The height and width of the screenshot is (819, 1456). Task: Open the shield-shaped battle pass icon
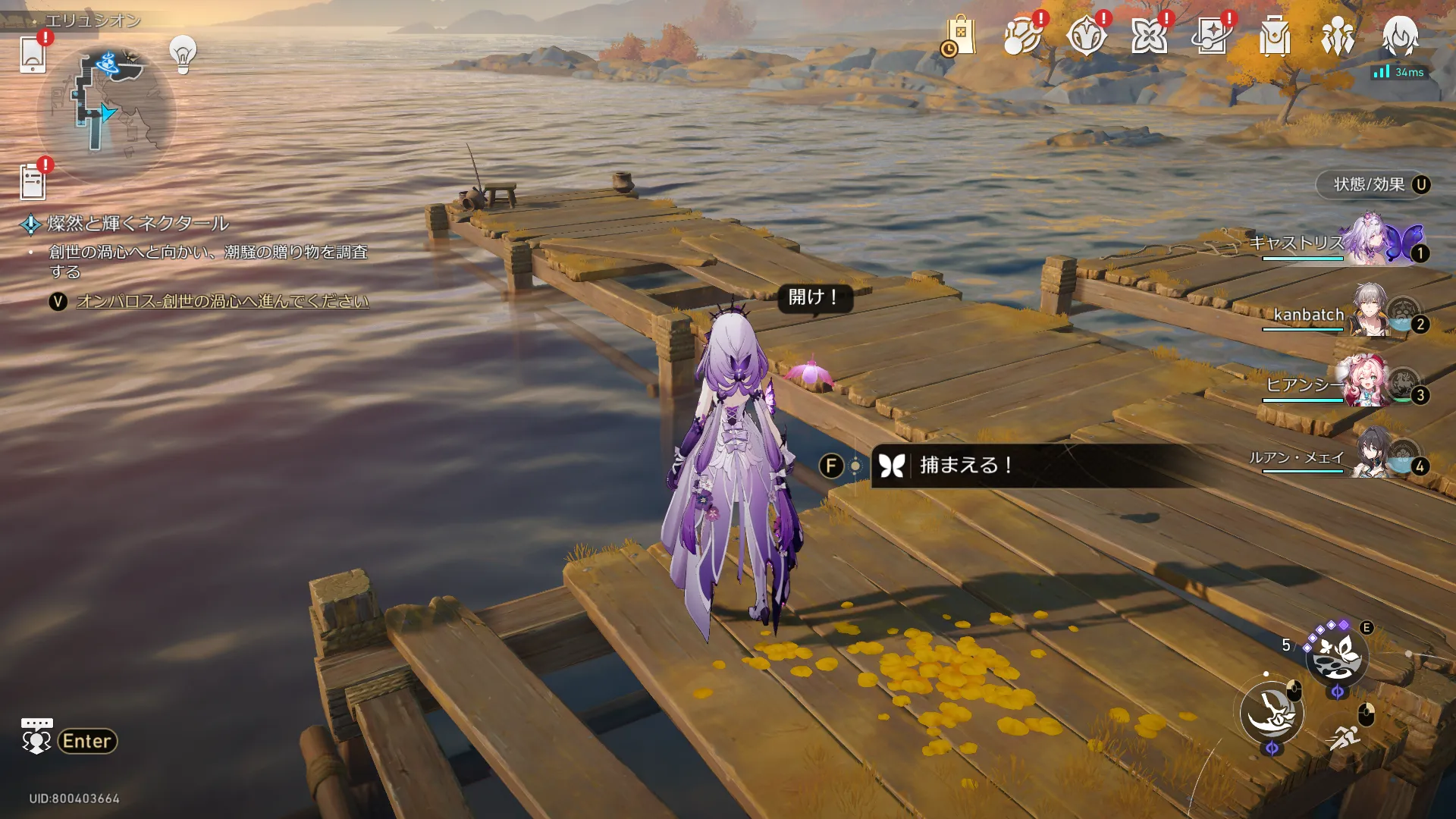[1085, 36]
